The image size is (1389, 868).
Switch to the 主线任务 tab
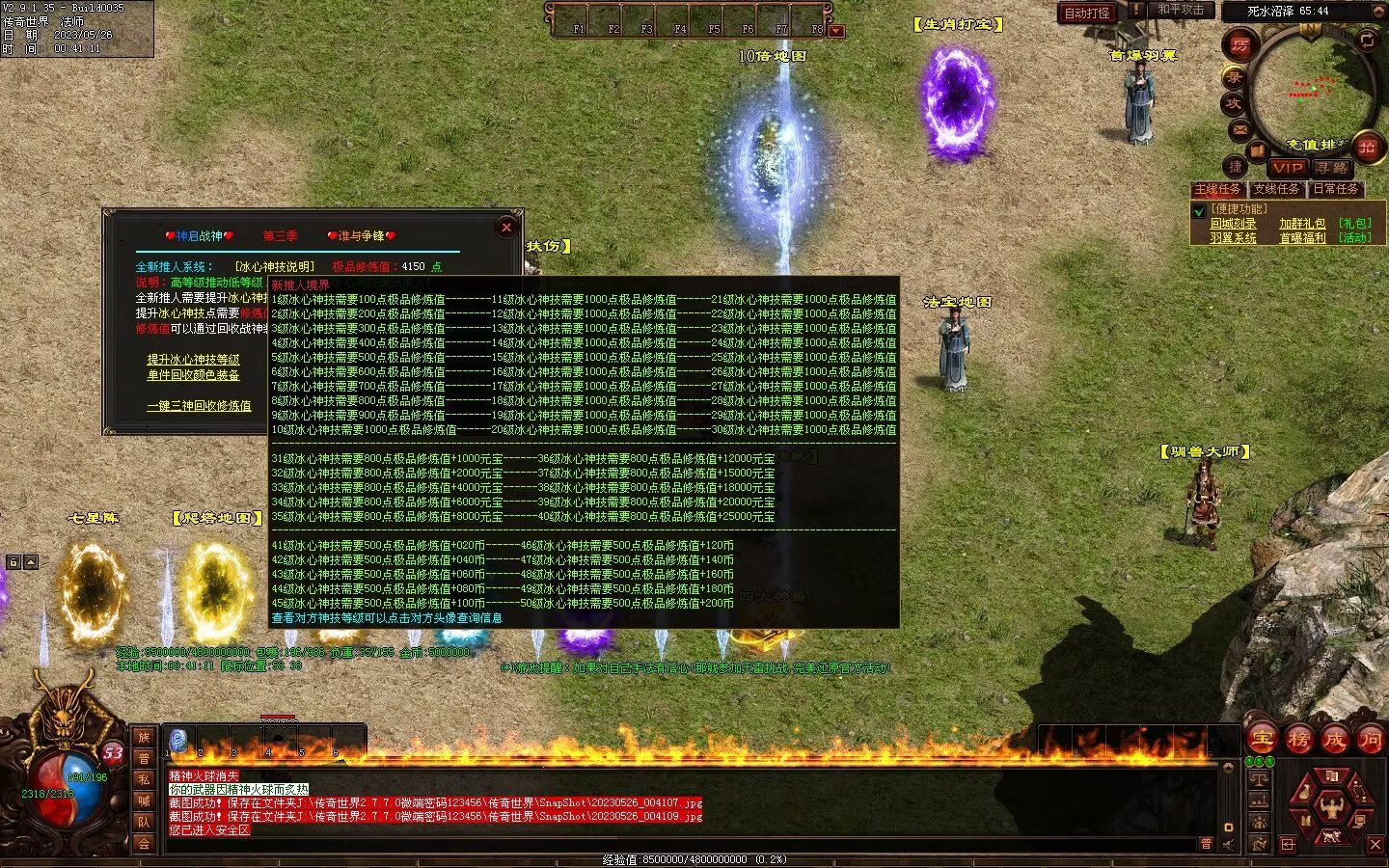[1218, 189]
